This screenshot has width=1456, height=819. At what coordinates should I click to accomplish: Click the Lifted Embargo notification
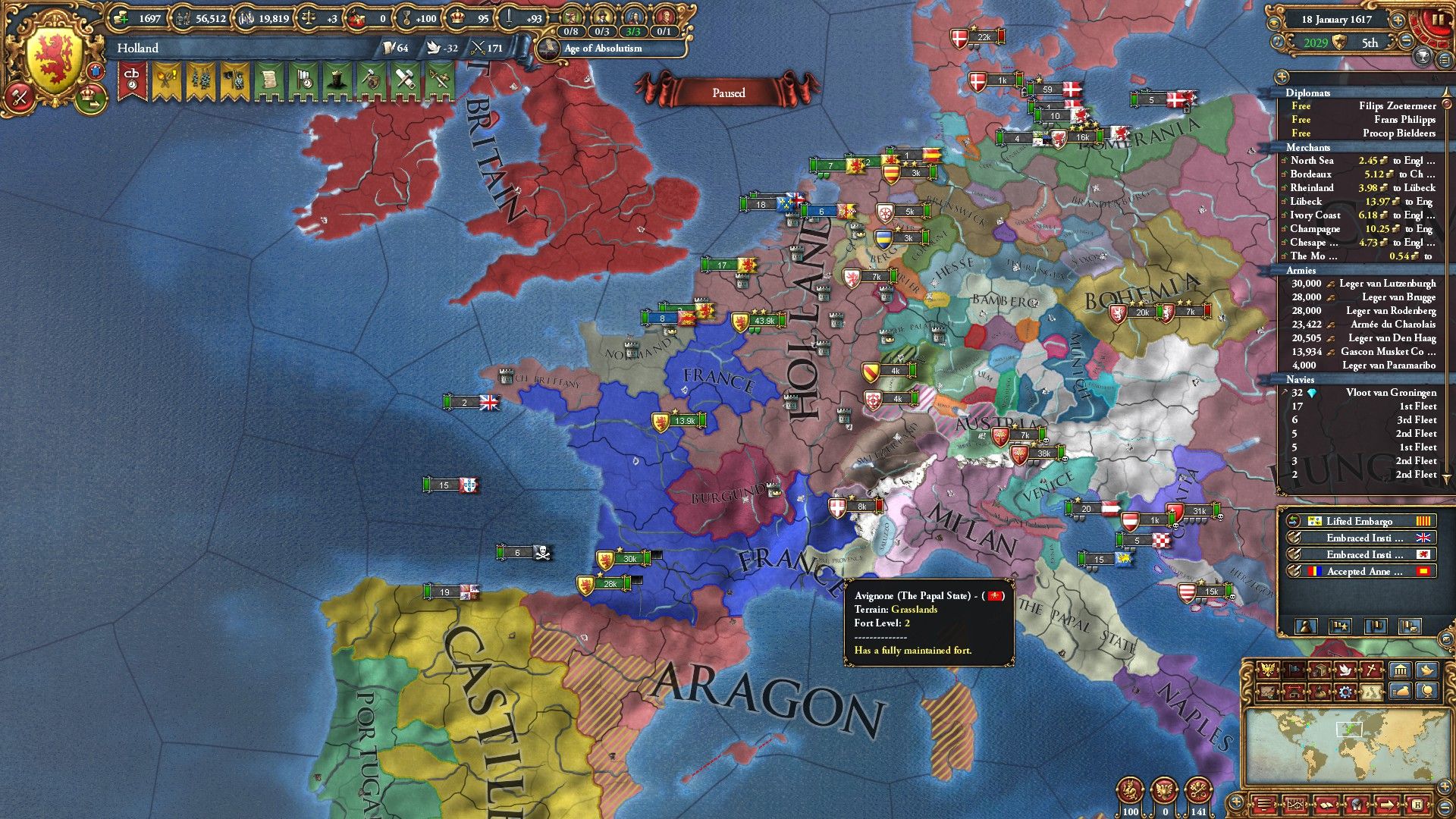click(x=1360, y=521)
